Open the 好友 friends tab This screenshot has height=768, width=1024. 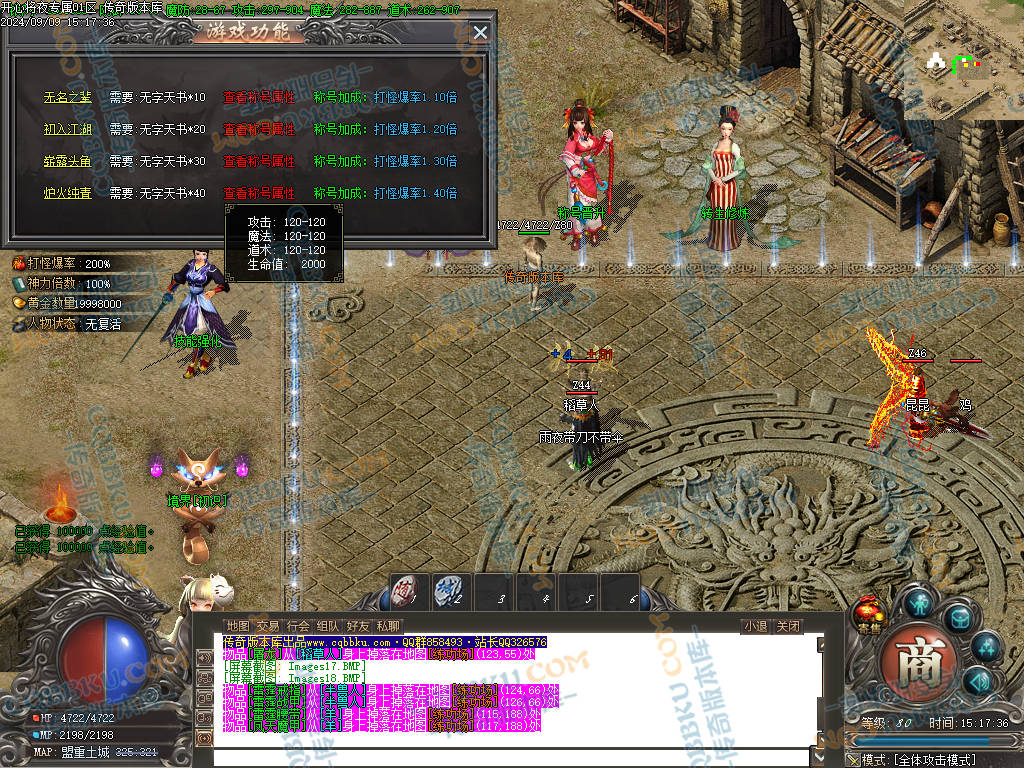357,626
